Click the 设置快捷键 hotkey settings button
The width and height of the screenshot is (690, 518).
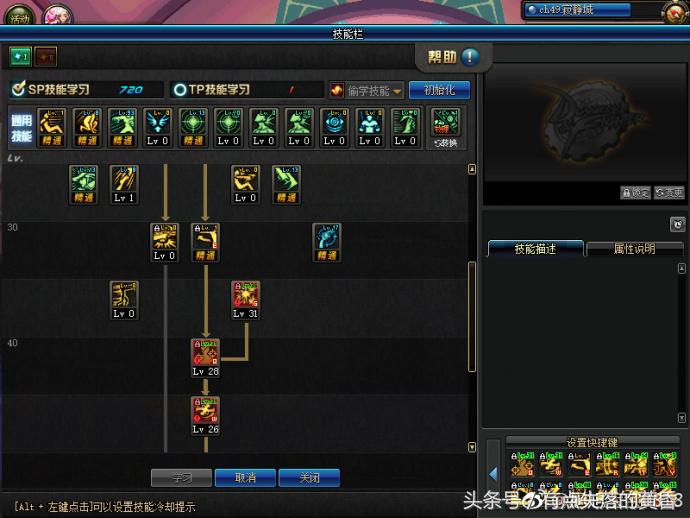592,442
